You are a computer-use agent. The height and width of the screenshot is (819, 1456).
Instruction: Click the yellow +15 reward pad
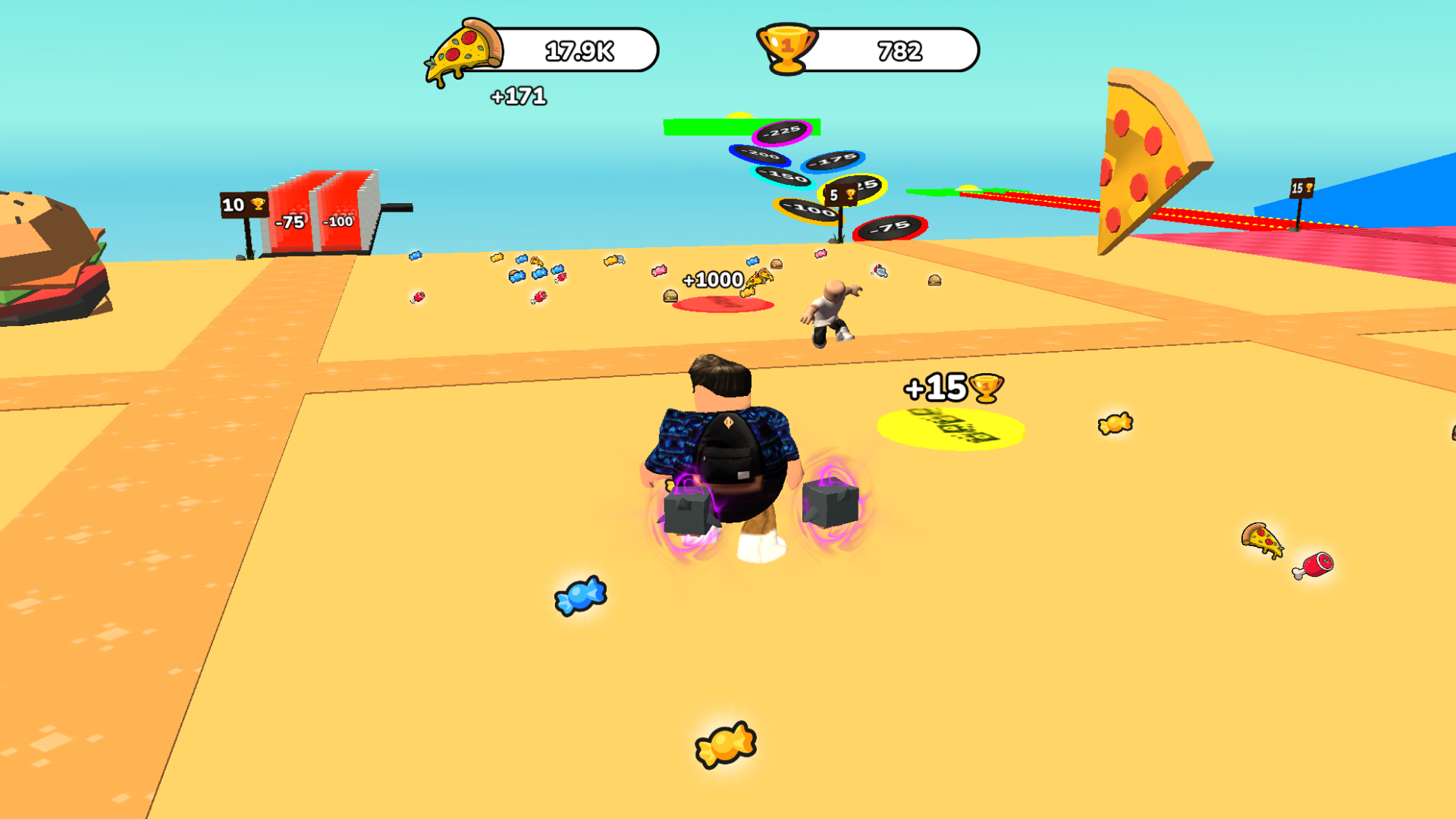[x=950, y=428]
